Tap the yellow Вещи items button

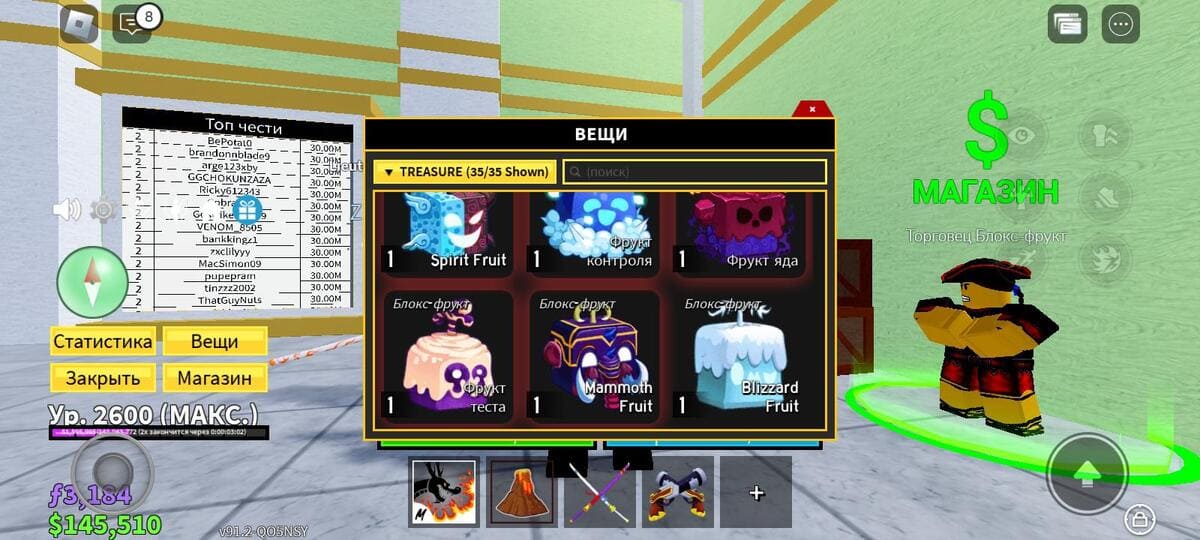coord(215,341)
